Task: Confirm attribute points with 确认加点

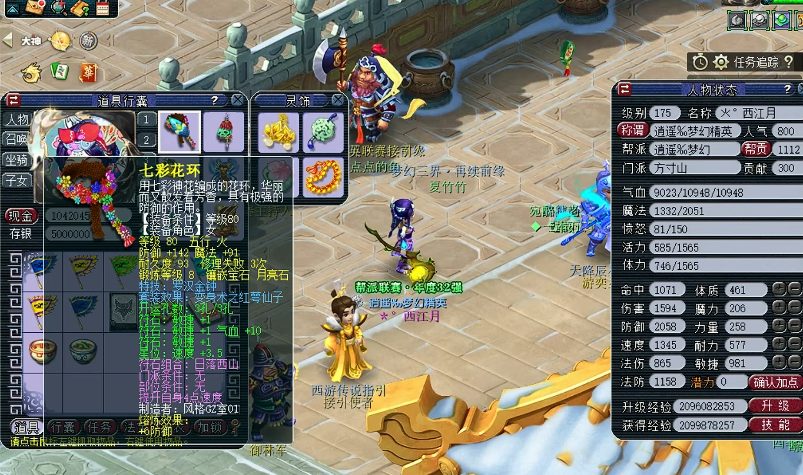Action: pos(775,382)
